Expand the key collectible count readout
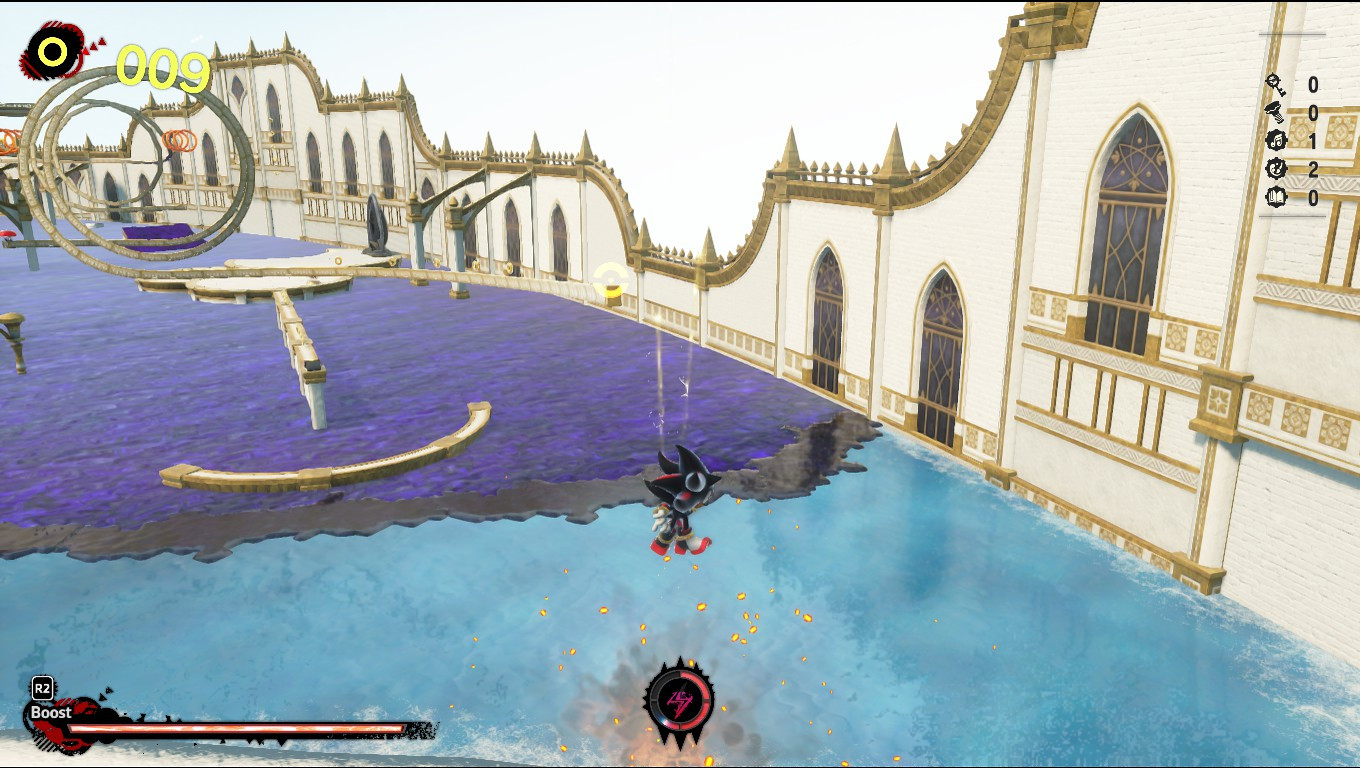Screen dimensions: 1360x768 (1313, 85)
